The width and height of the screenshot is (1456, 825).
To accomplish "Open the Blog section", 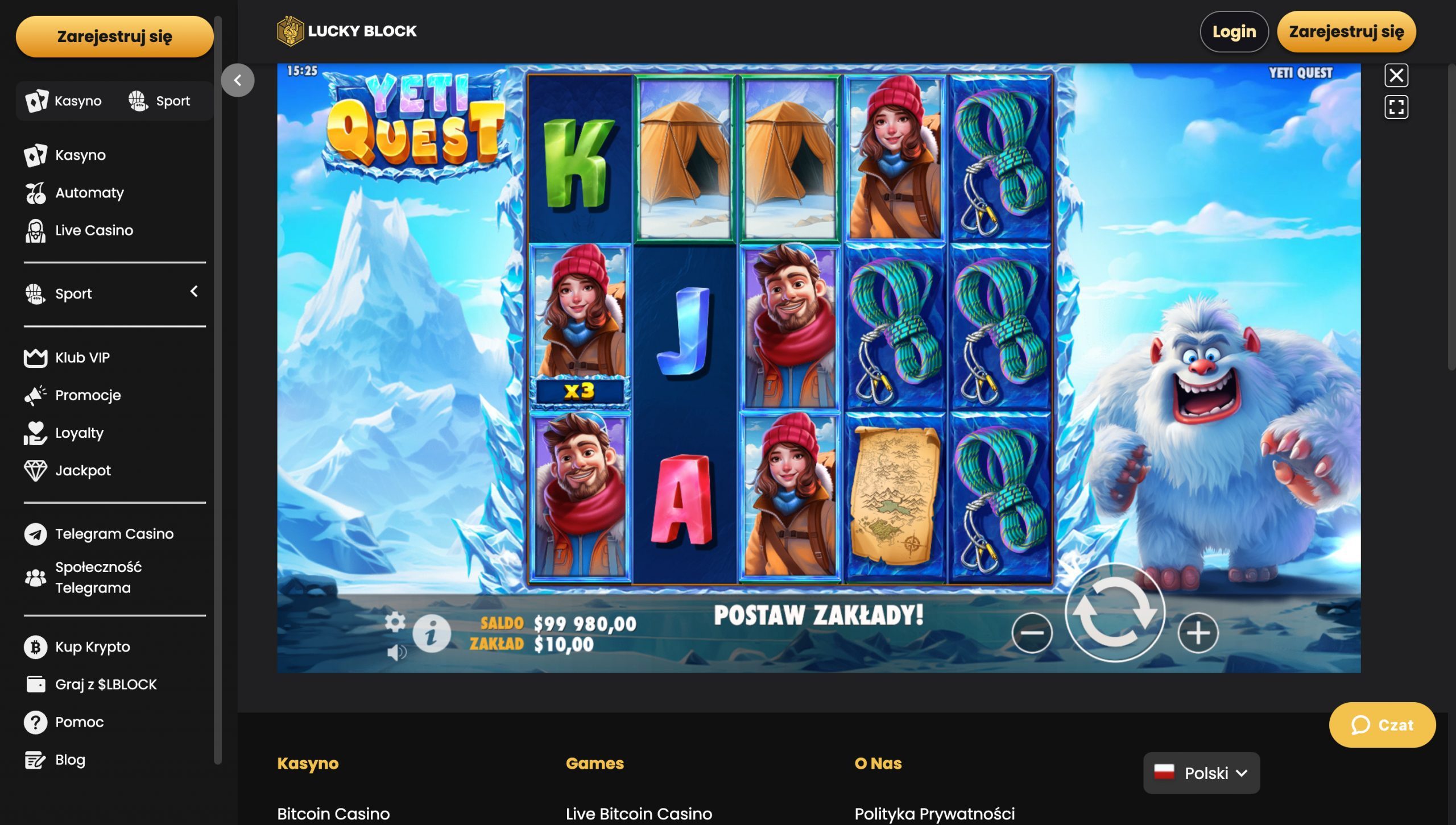I will point(69,760).
